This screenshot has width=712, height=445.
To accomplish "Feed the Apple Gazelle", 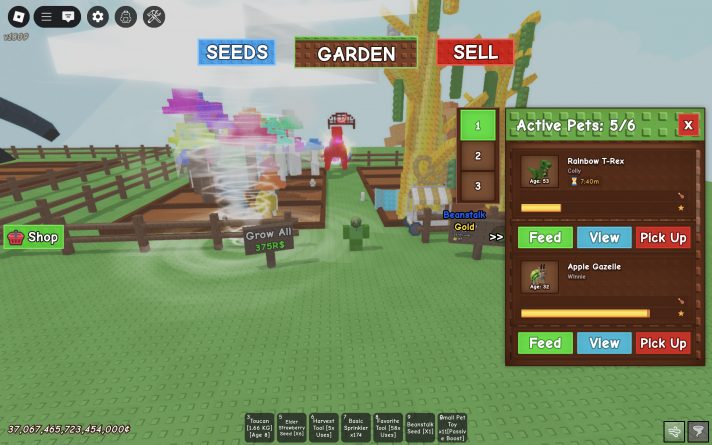I will (545, 343).
